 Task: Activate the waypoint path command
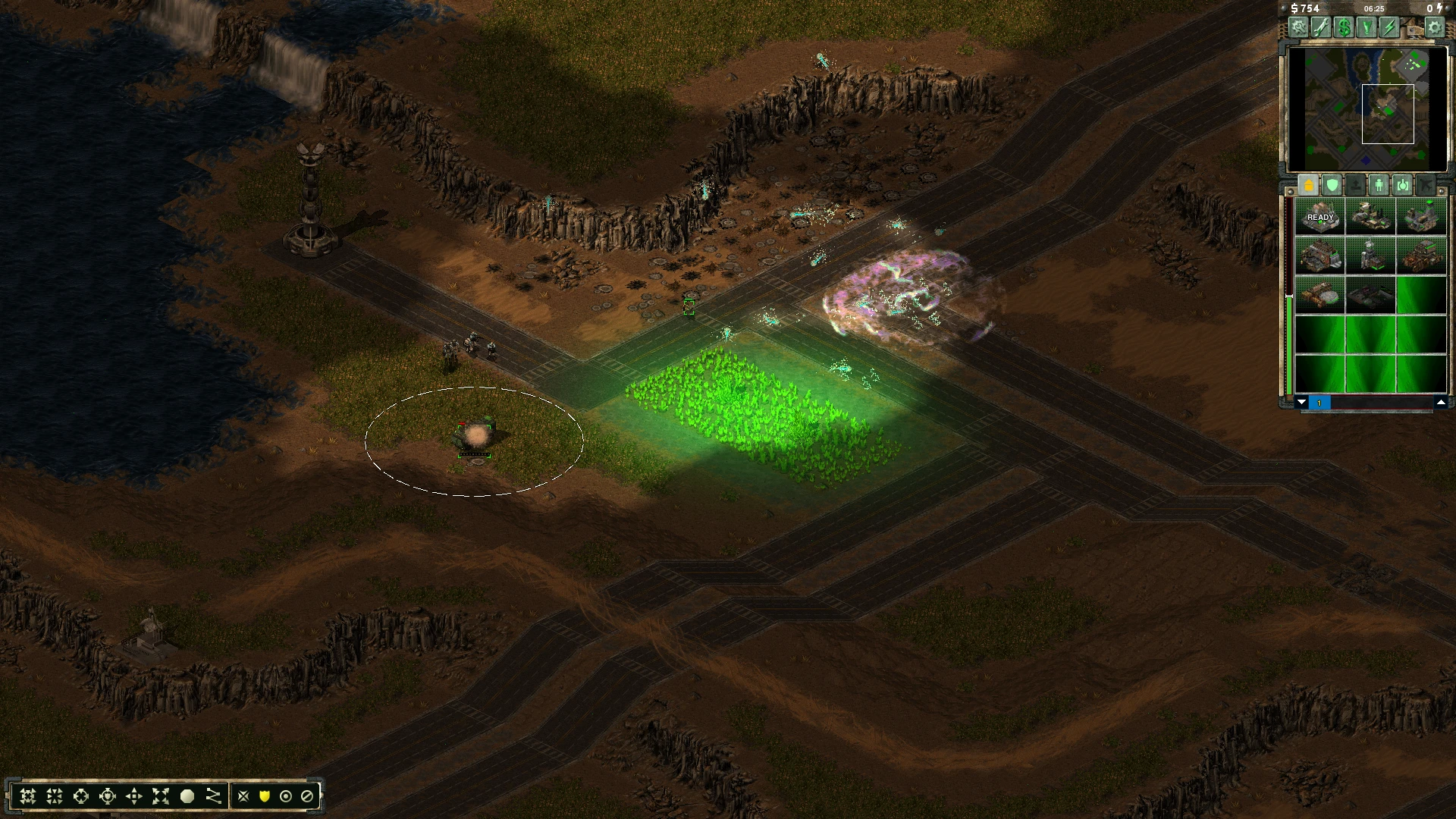click(214, 796)
